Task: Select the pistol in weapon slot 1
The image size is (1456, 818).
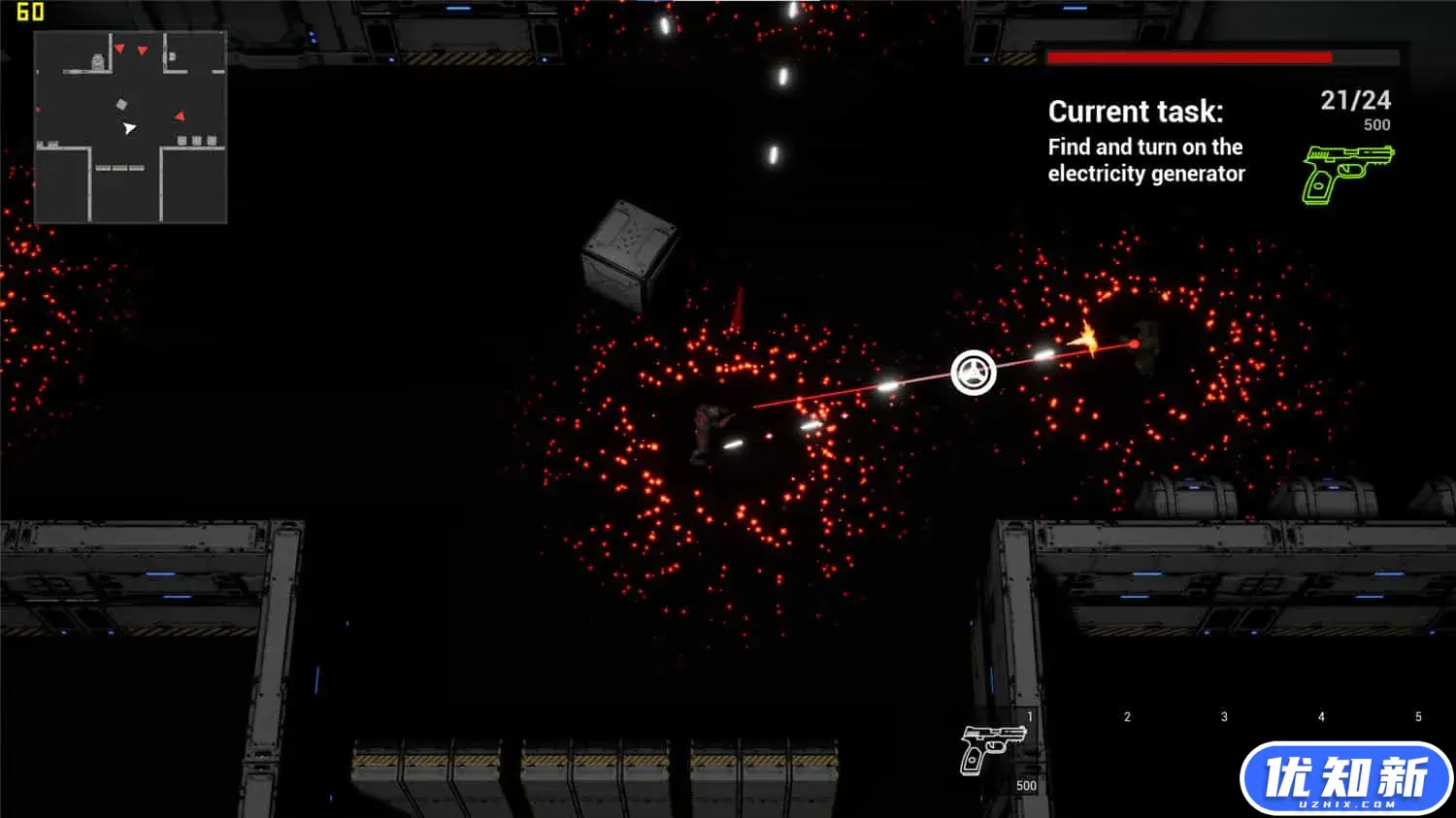Action: tap(991, 748)
